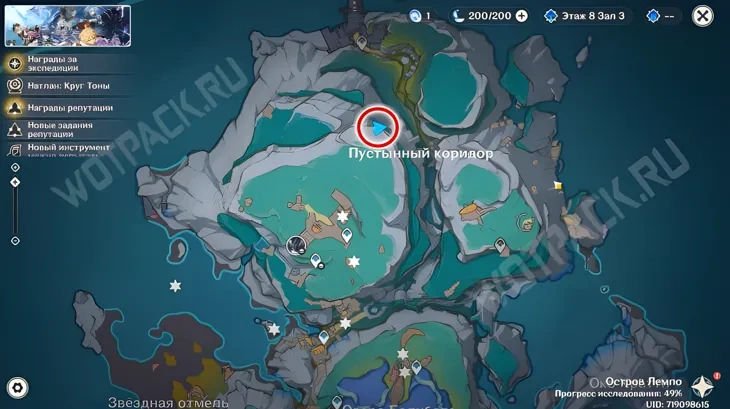730x409 pixels.
Task: Open "Награды репутации" entry
Action: tap(58, 108)
